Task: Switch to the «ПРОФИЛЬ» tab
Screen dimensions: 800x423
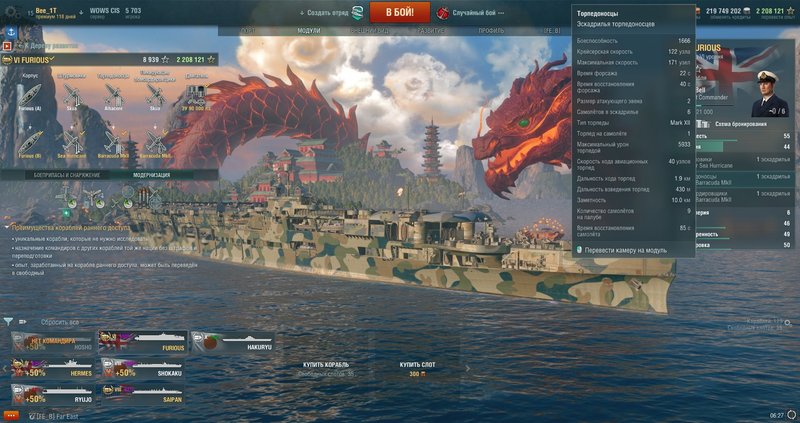Action: coord(490,31)
